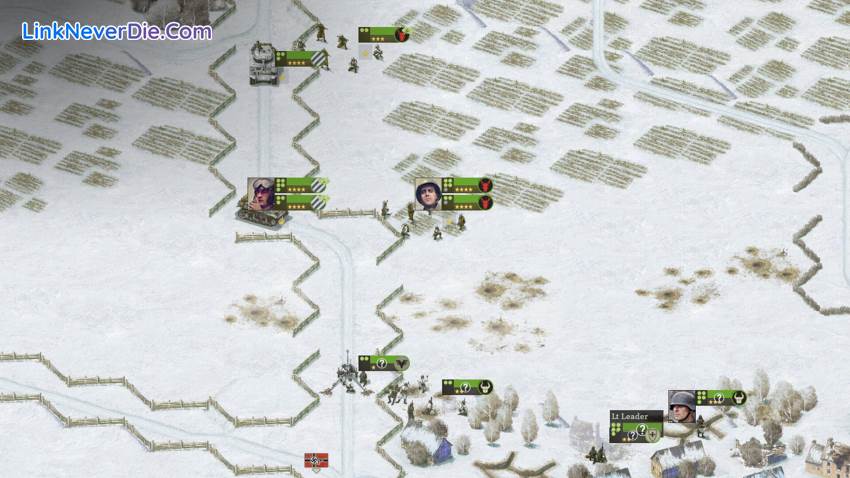
Task: Select the unidentified artillery gun unit plate
Action: pos(383,363)
